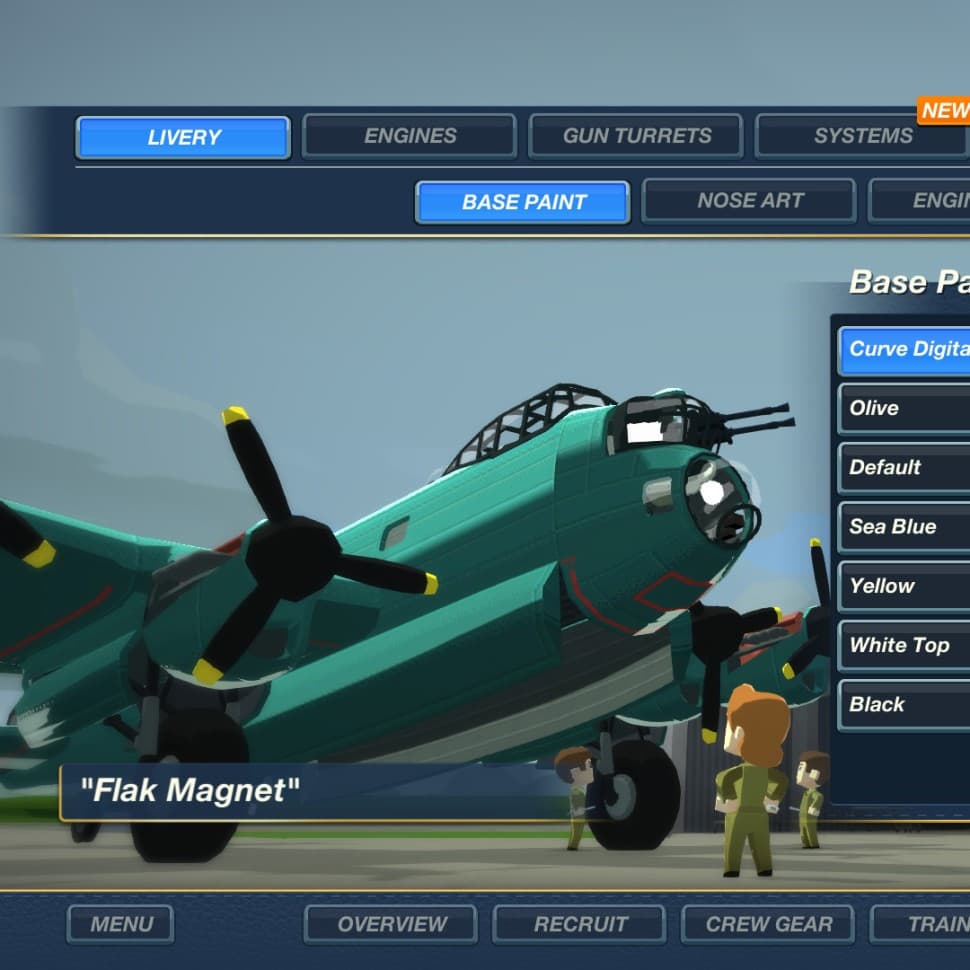Open the Engines tab
The image size is (970, 970).
[x=409, y=136]
